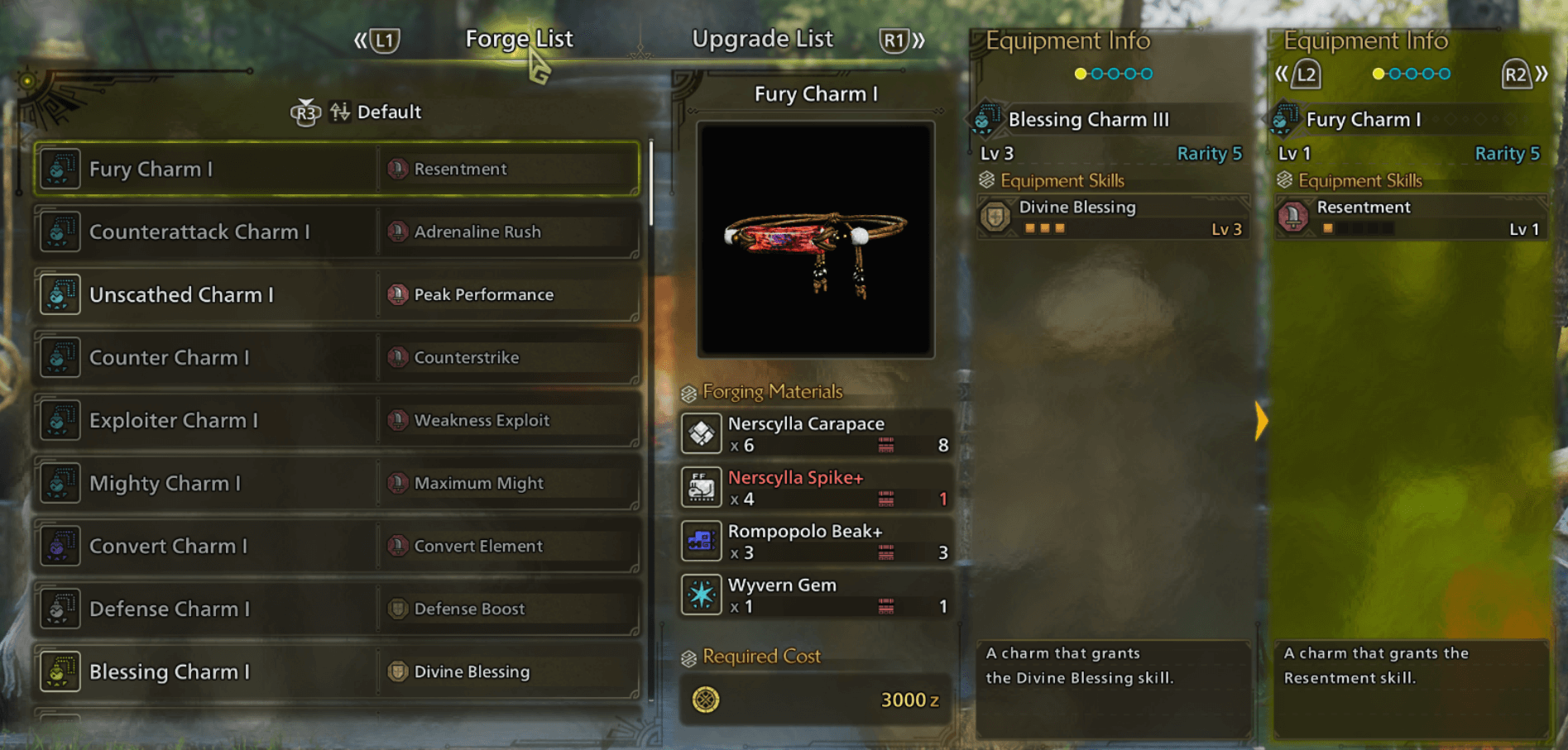The width and height of the screenshot is (1568, 750).
Task: Expand next equipment page via R2 chevrons
Action: (x=1541, y=74)
